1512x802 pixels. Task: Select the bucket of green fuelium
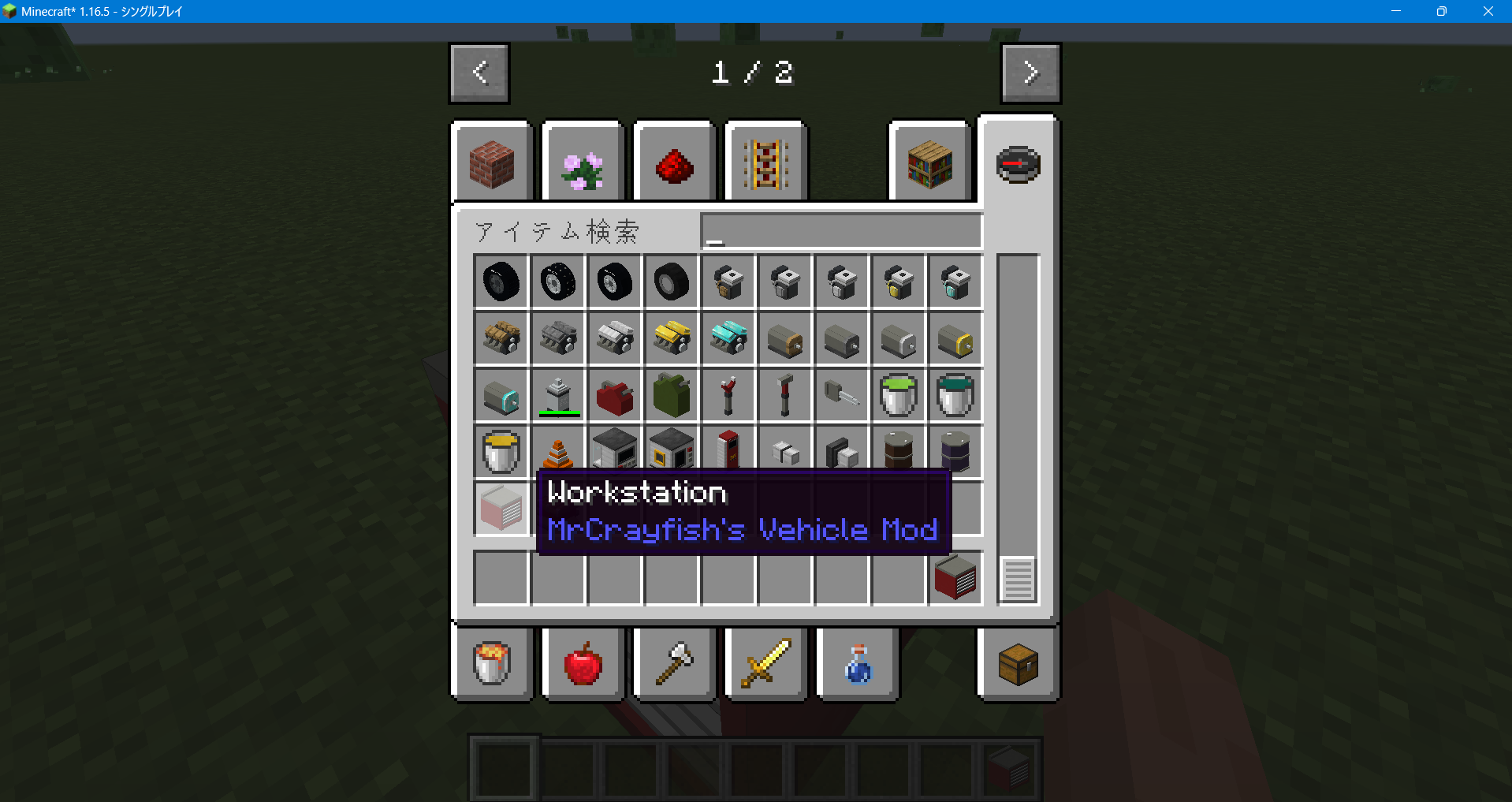pos(898,395)
